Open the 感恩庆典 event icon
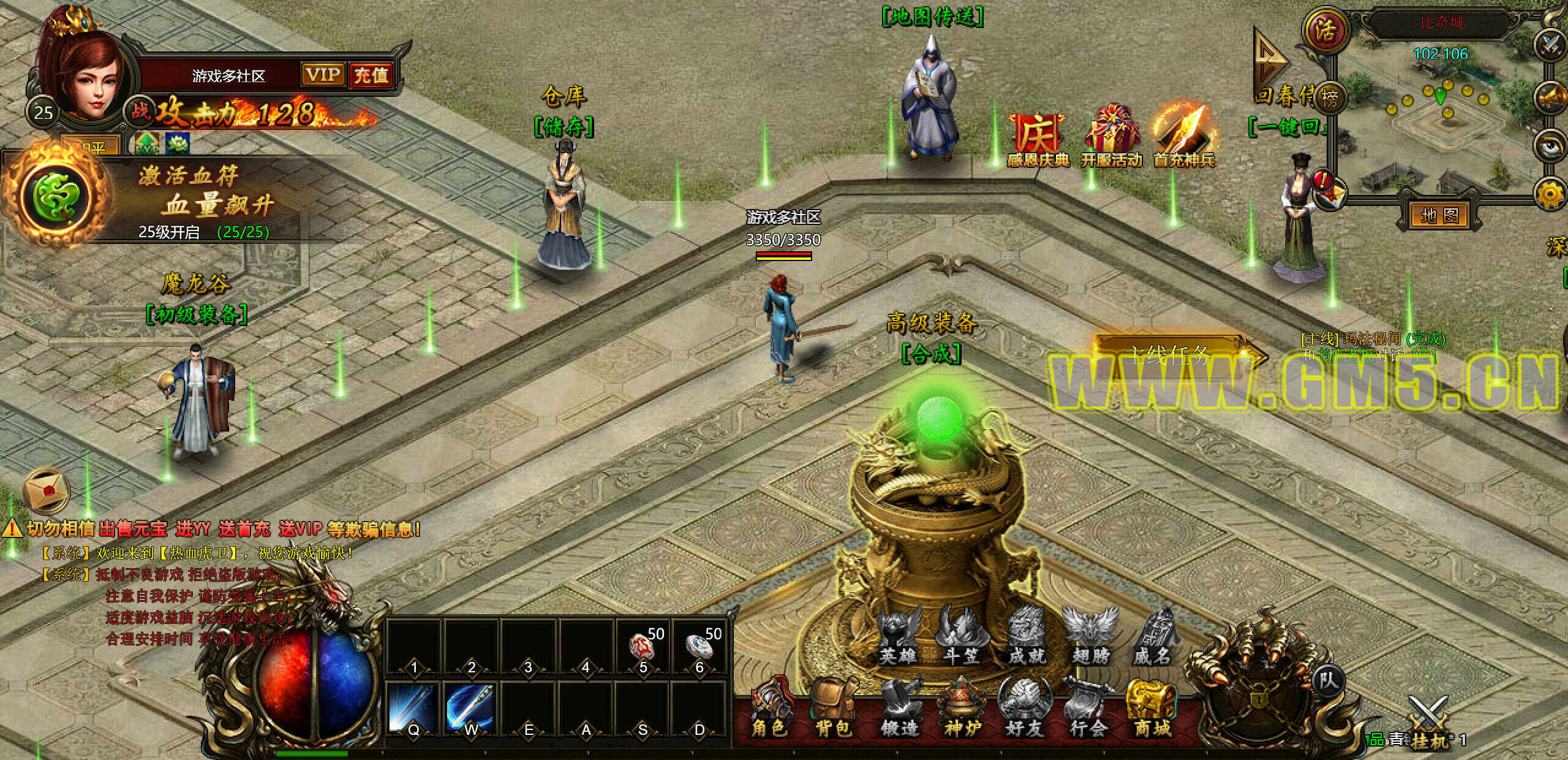The image size is (1568, 760). click(x=1038, y=139)
